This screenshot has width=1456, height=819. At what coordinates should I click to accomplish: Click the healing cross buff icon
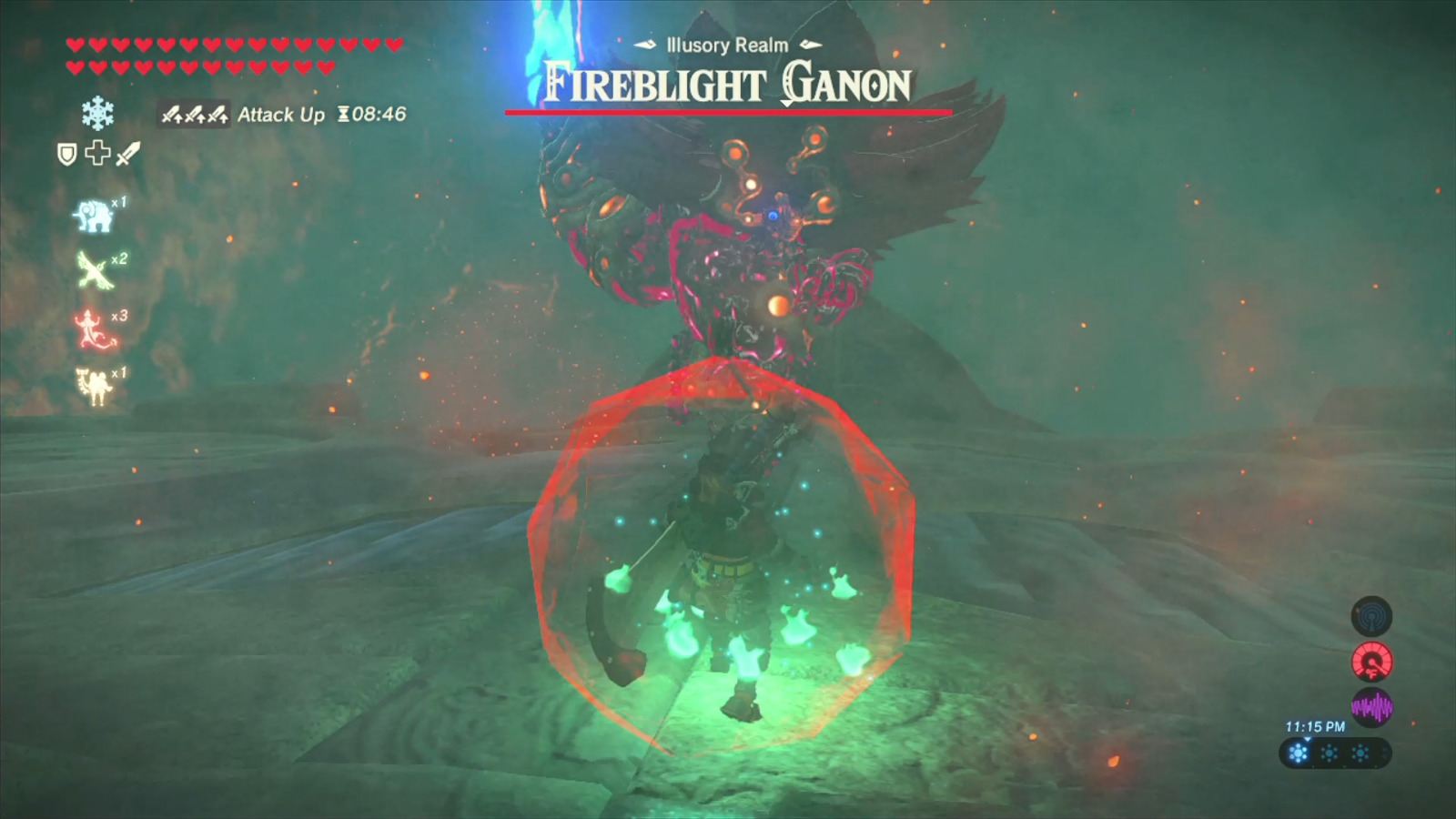click(x=97, y=155)
